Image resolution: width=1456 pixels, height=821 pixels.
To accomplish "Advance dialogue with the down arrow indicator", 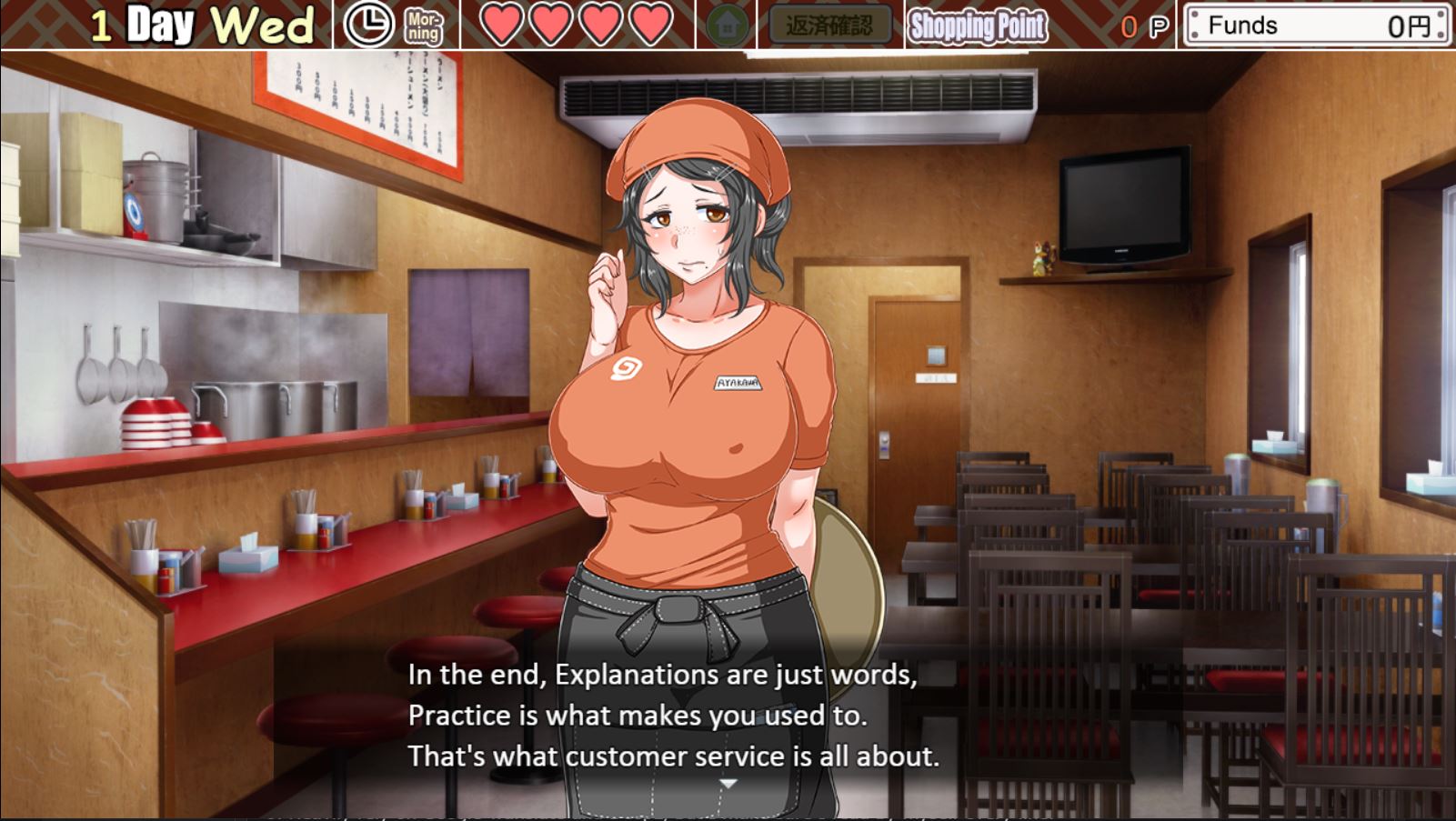I will point(728,784).
